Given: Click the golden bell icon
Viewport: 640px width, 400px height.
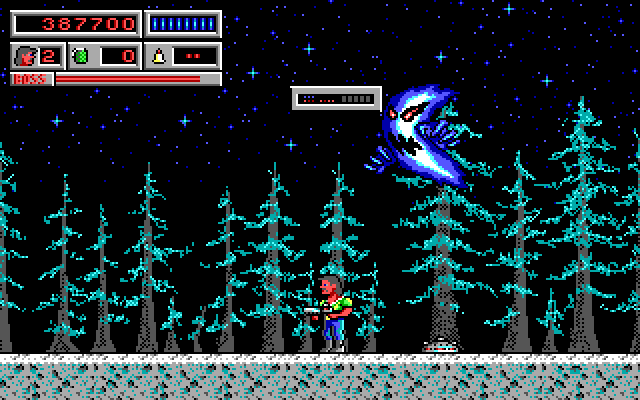Looking at the screenshot, I should tap(158, 55).
